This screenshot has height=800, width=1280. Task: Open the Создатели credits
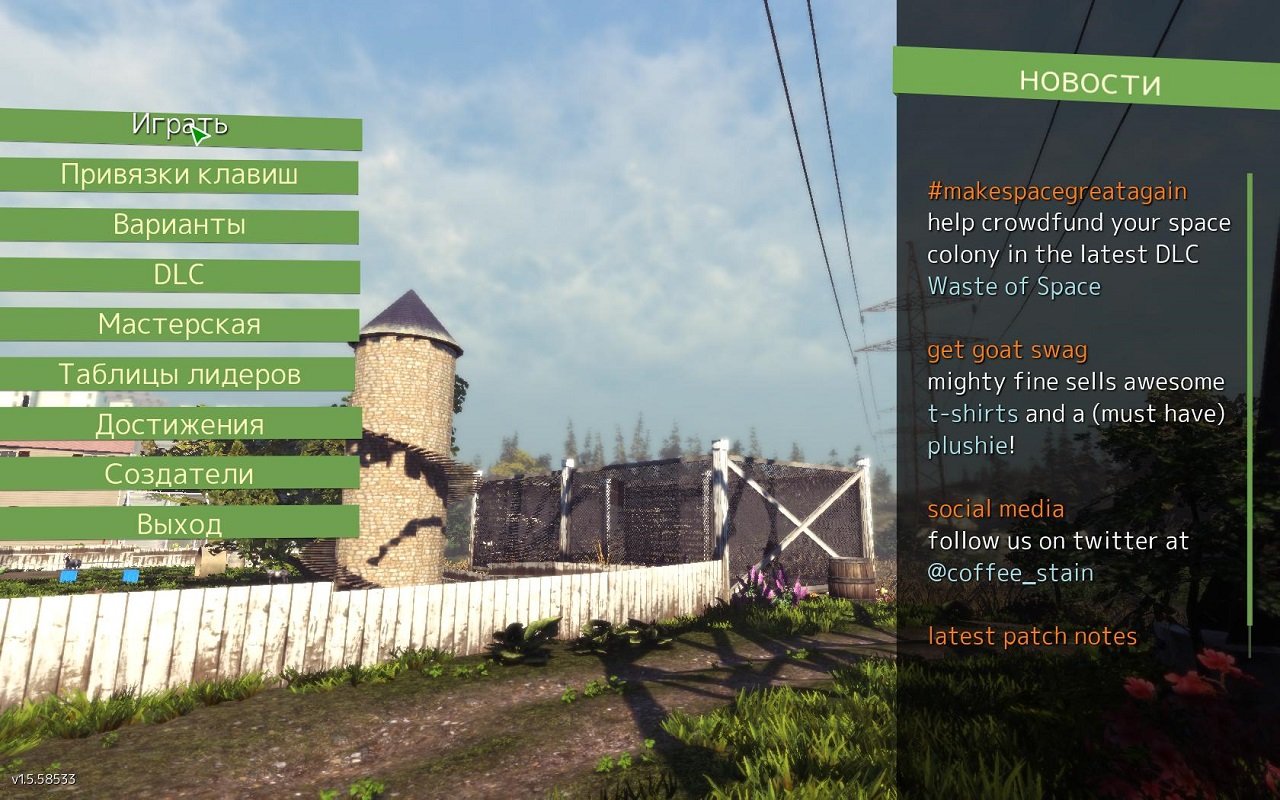click(180, 474)
